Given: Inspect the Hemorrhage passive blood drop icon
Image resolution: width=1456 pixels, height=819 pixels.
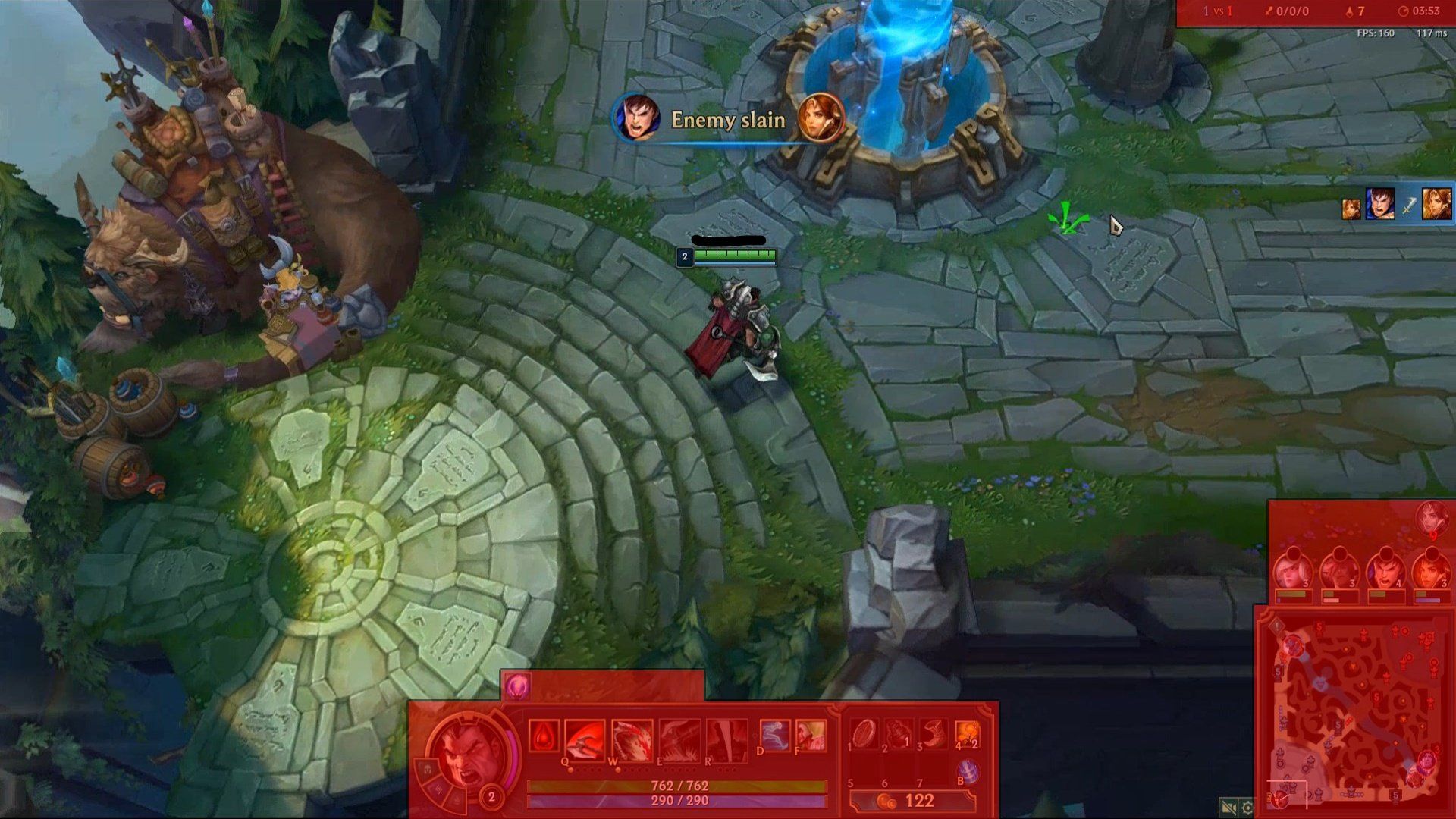Looking at the screenshot, I should (x=544, y=737).
